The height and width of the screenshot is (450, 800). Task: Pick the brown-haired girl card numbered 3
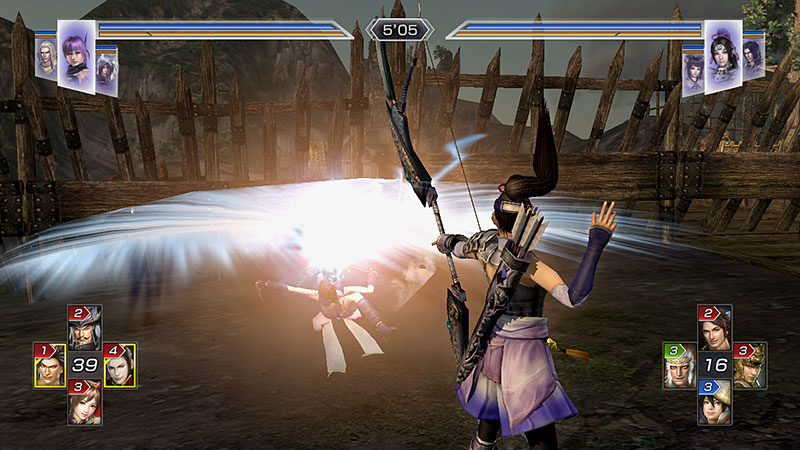point(84,402)
